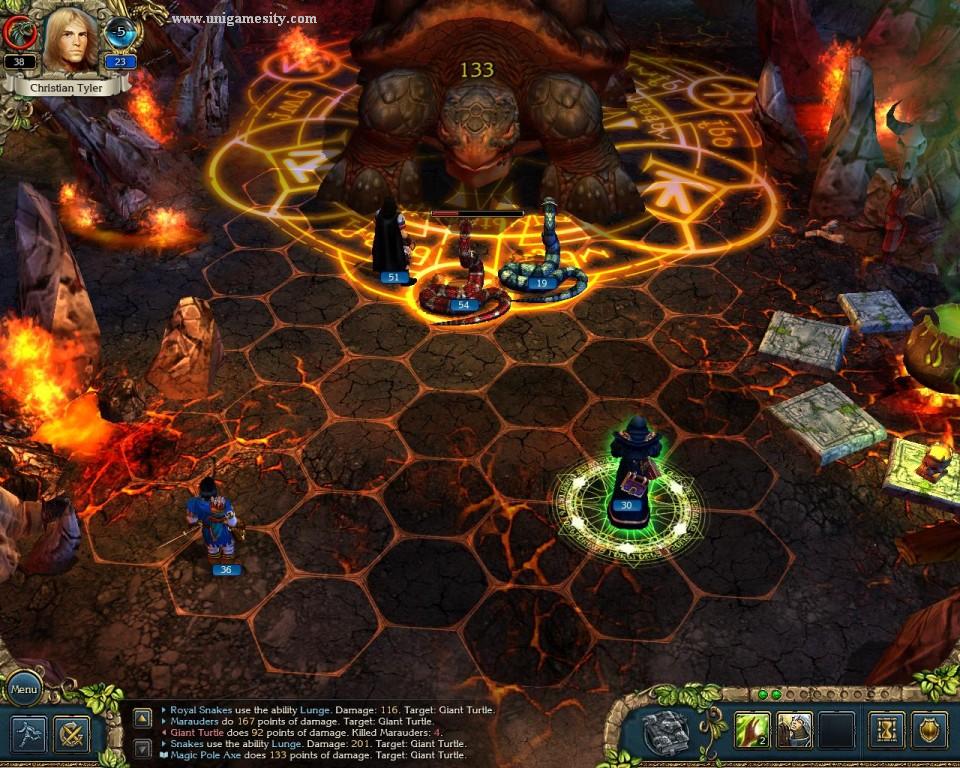The height and width of the screenshot is (768, 960).
Task: Select the green dragon rage icon
Action: [19, 33]
